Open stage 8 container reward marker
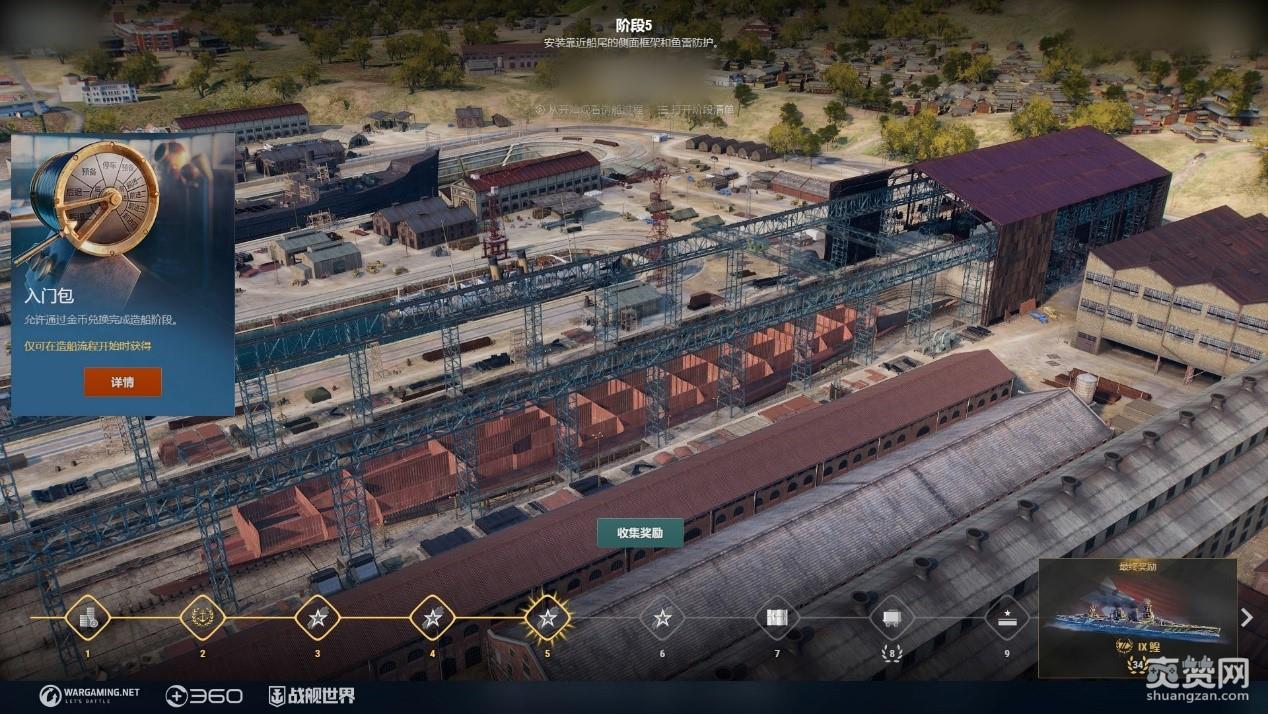The height and width of the screenshot is (714, 1268). [892, 617]
